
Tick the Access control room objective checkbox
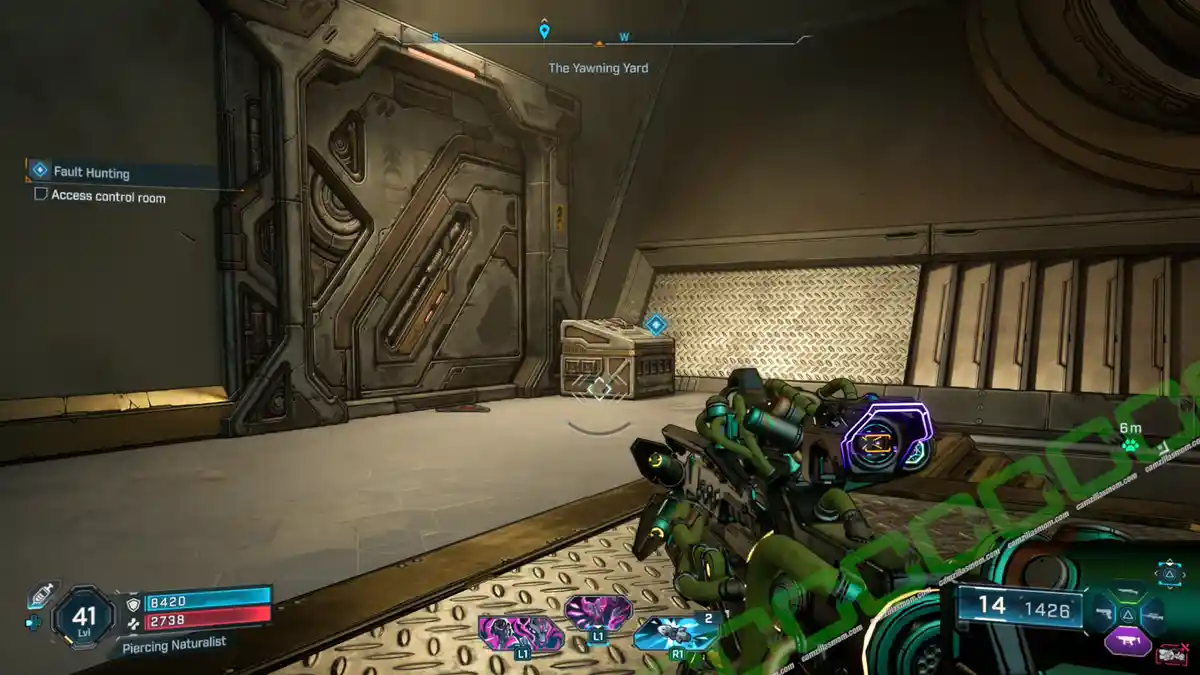(x=41, y=195)
